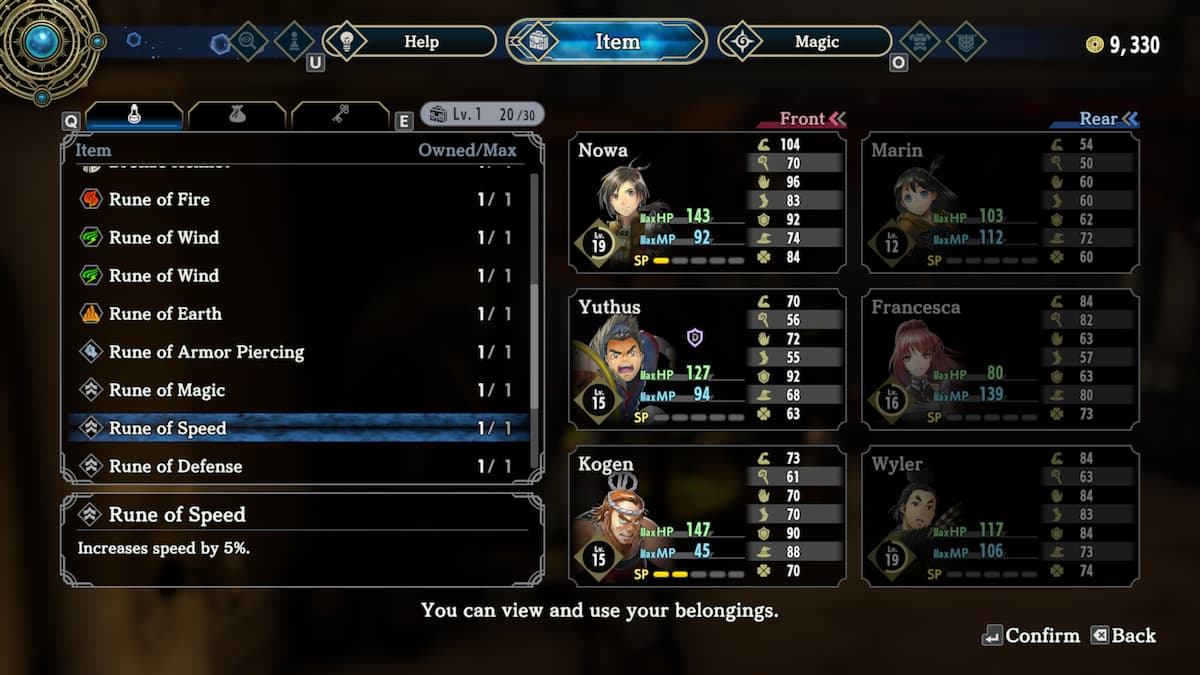Screen dimensions: 1200x675
Task: Show the key items tab
Action: click(340, 116)
